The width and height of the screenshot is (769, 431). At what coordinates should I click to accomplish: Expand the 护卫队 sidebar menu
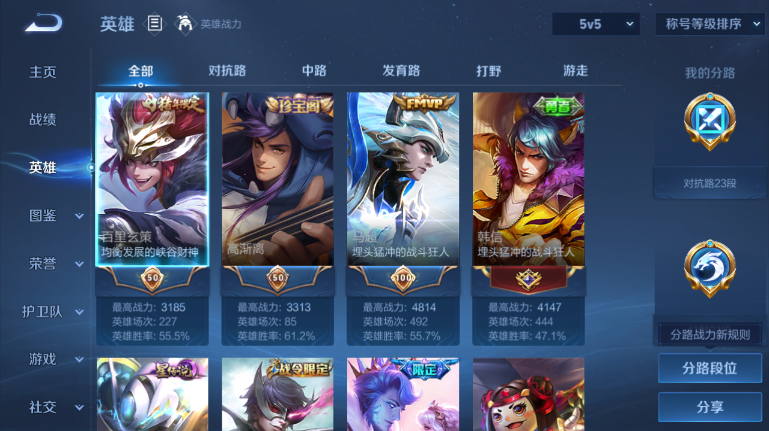(x=56, y=311)
